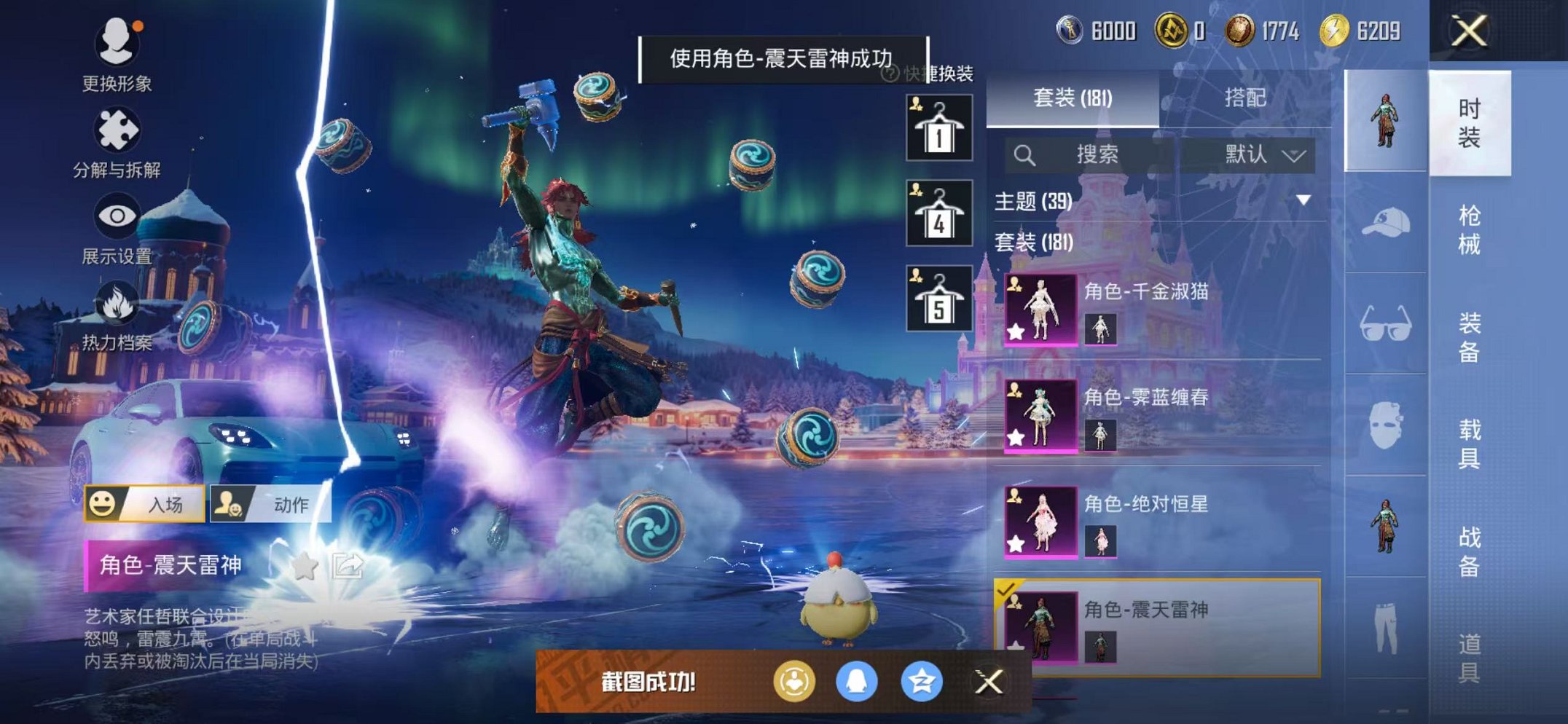Open the 快捷换装 quick-change help

coord(891,76)
